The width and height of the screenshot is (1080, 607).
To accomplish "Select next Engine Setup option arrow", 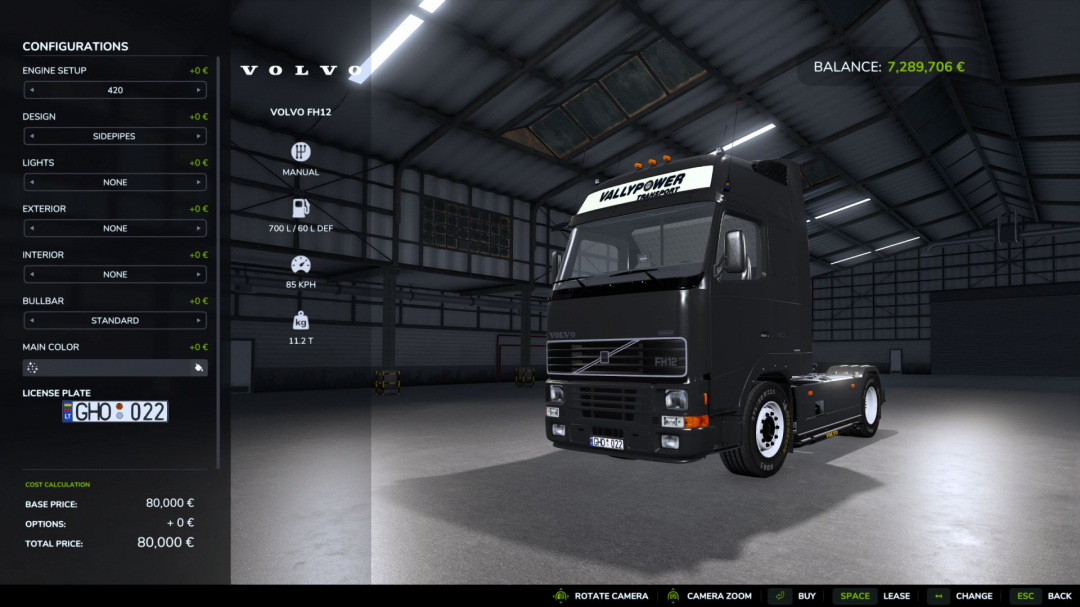I will (x=199, y=90).
